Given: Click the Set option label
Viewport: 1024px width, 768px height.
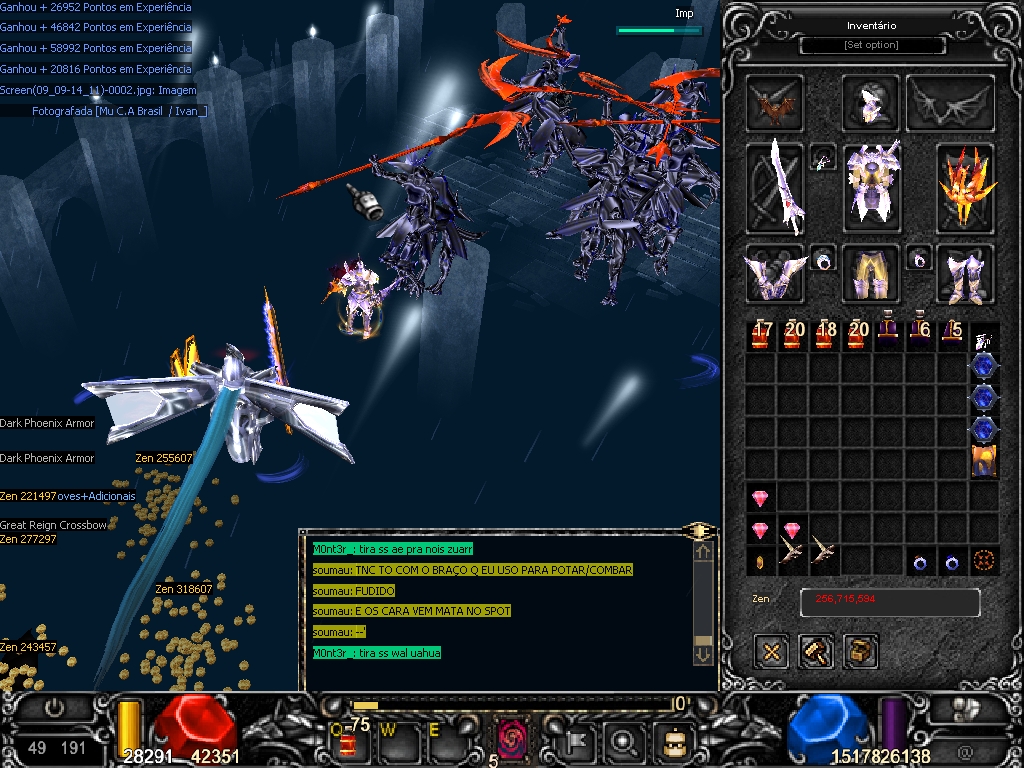Looking at the screenshot, I should pos(872,45).
